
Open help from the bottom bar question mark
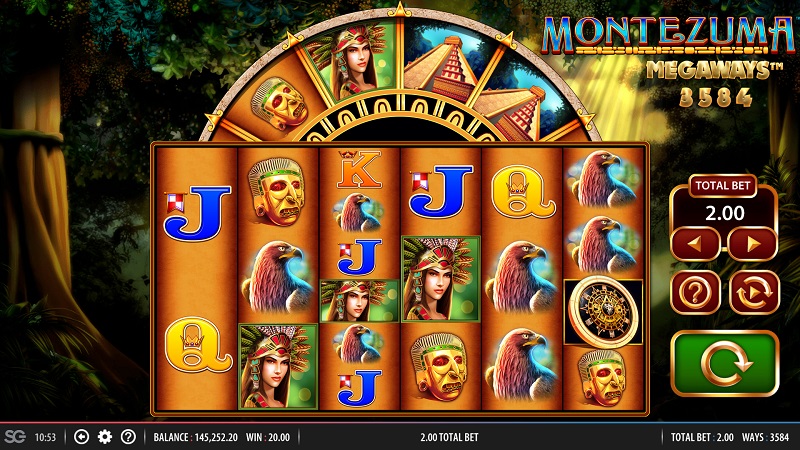(x=128, y=437)
